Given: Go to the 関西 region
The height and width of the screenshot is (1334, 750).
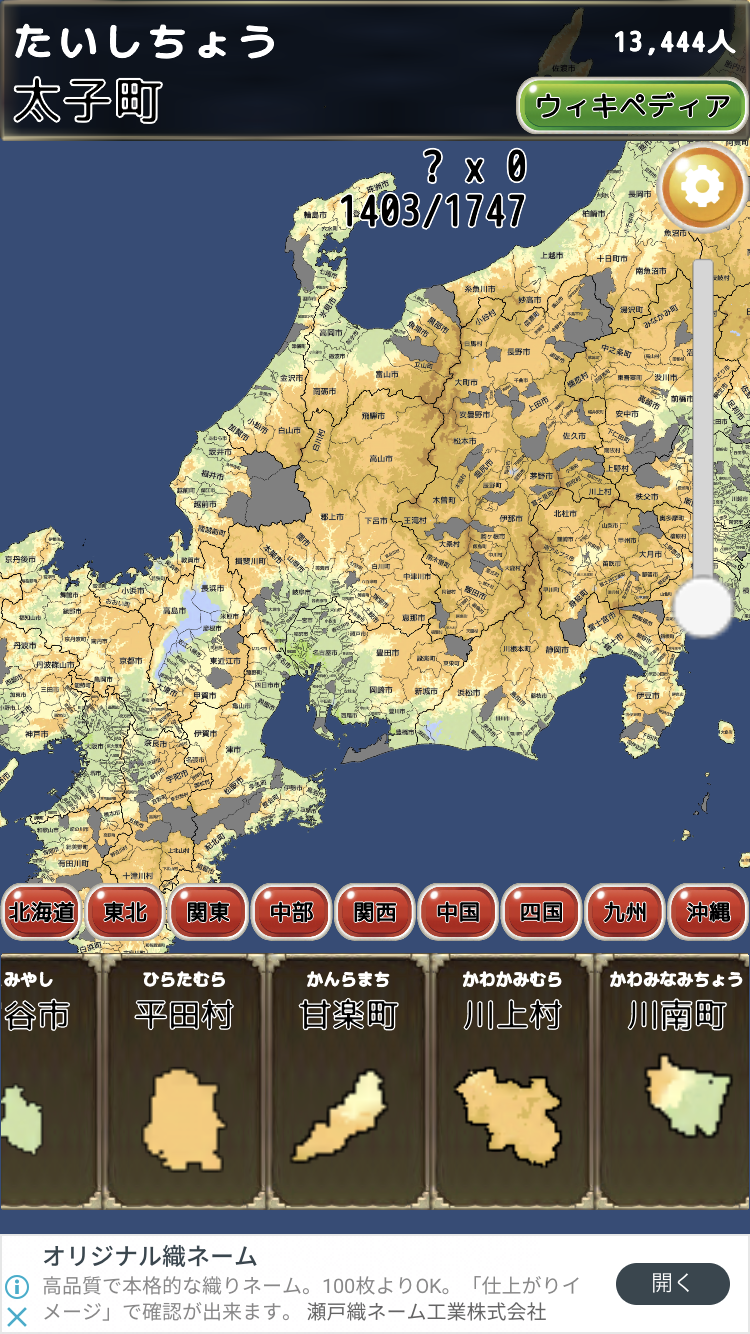Looking at the screenshot, I should click(x=374, y=912).
